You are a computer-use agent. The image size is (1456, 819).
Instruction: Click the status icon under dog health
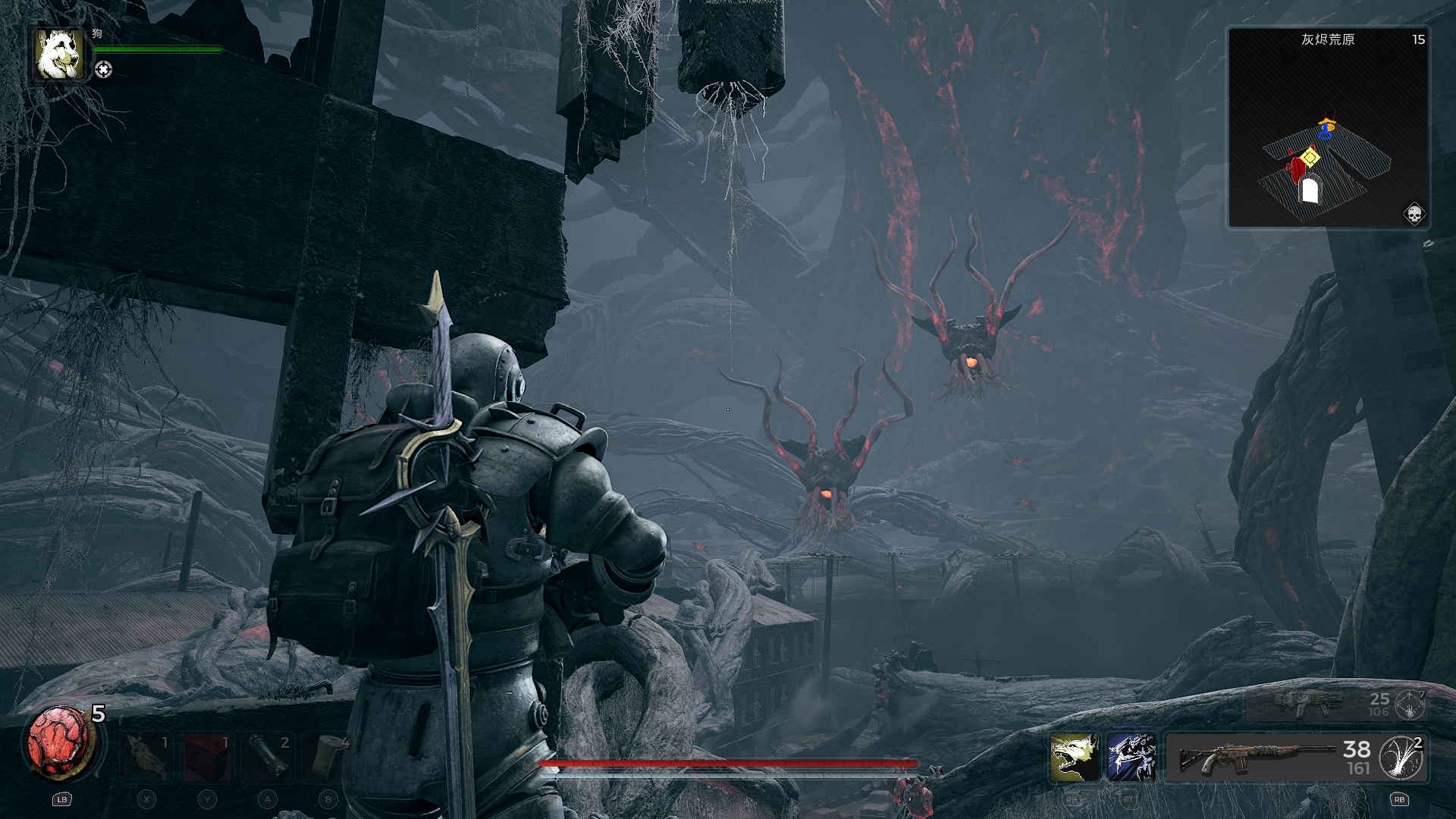pos(104,70)
